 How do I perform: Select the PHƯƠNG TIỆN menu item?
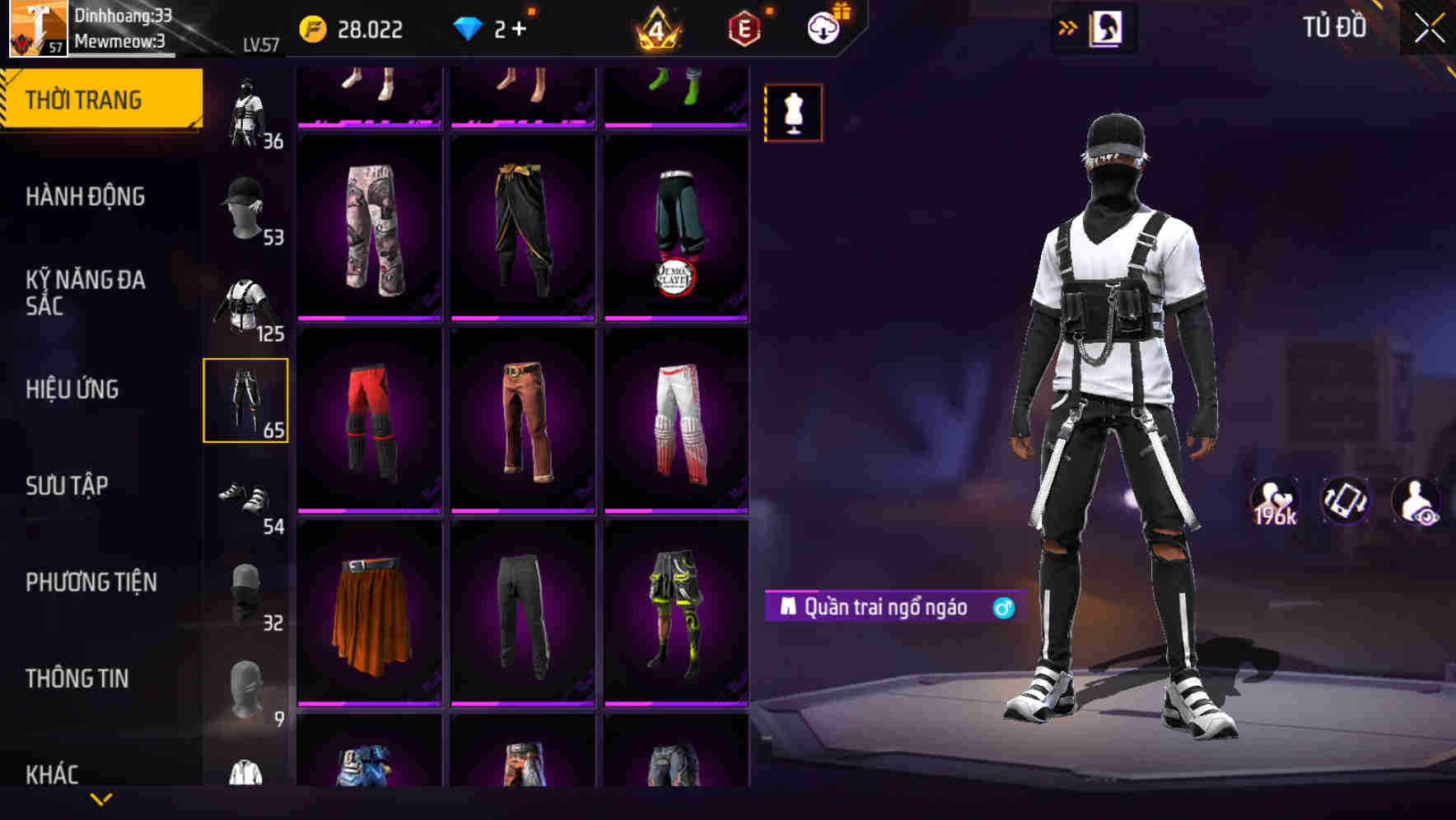coord(91,582)
